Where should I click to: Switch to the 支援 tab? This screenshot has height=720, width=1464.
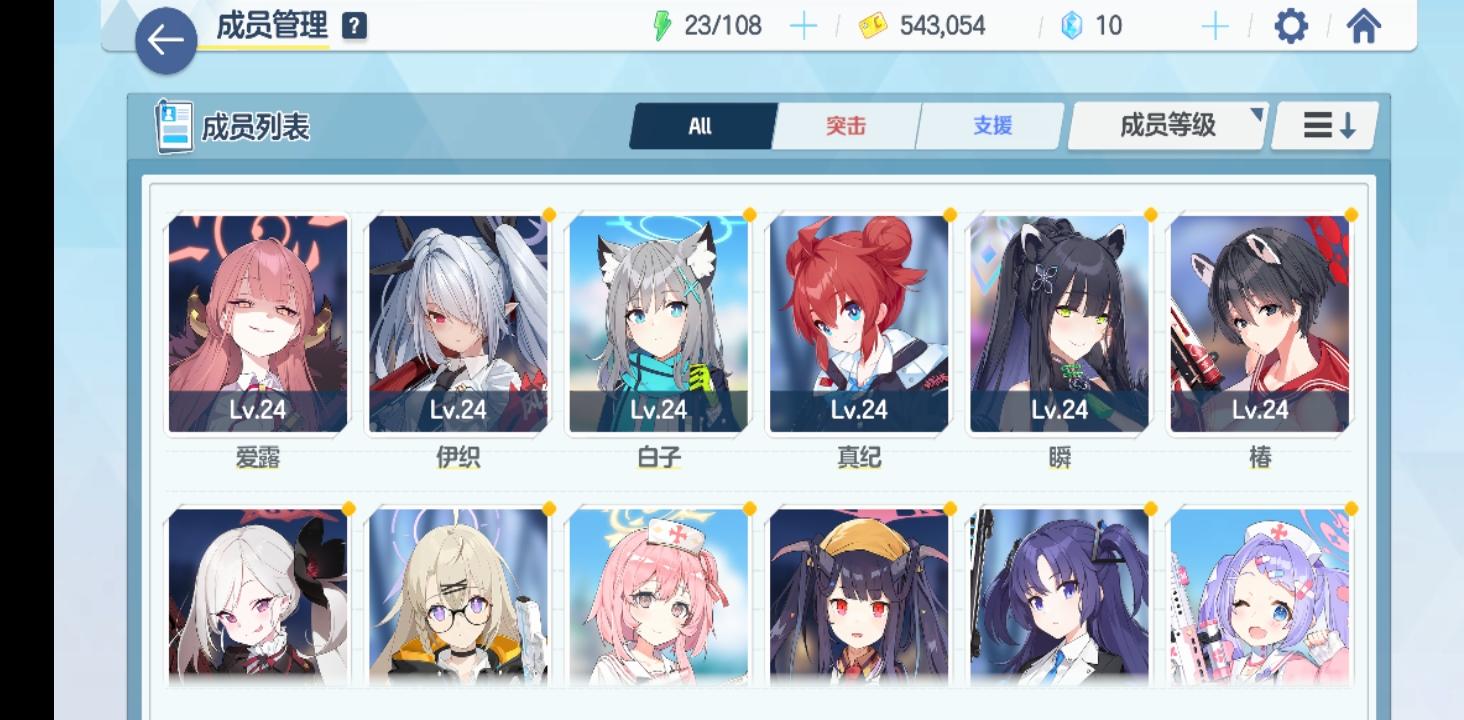click(990, 126)
